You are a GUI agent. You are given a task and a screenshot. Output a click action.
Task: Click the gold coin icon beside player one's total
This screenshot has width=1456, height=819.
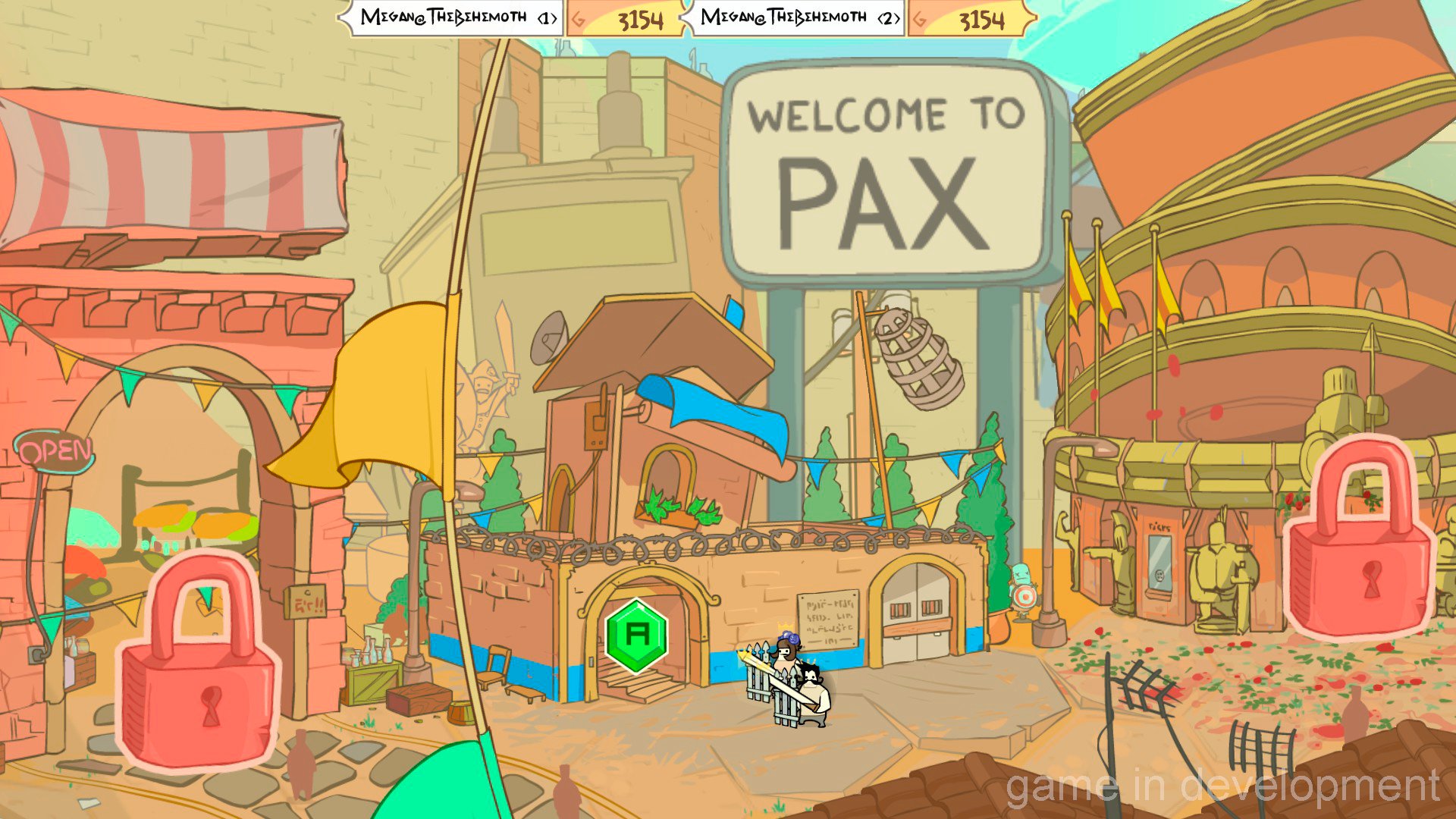click(579, 19)
